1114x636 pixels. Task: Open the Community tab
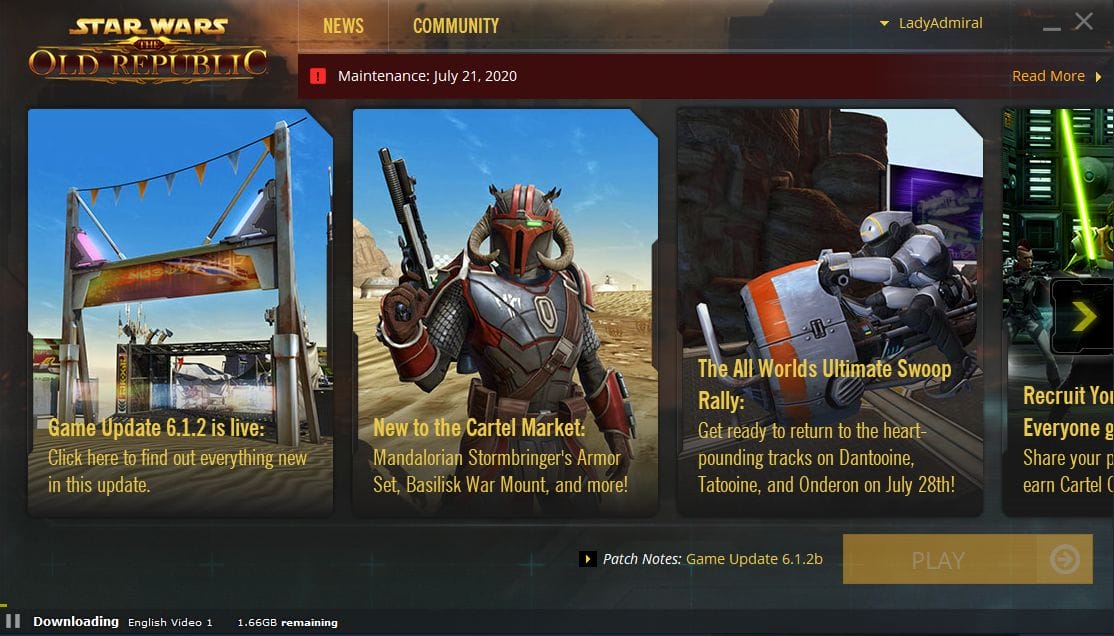(456, 26)
